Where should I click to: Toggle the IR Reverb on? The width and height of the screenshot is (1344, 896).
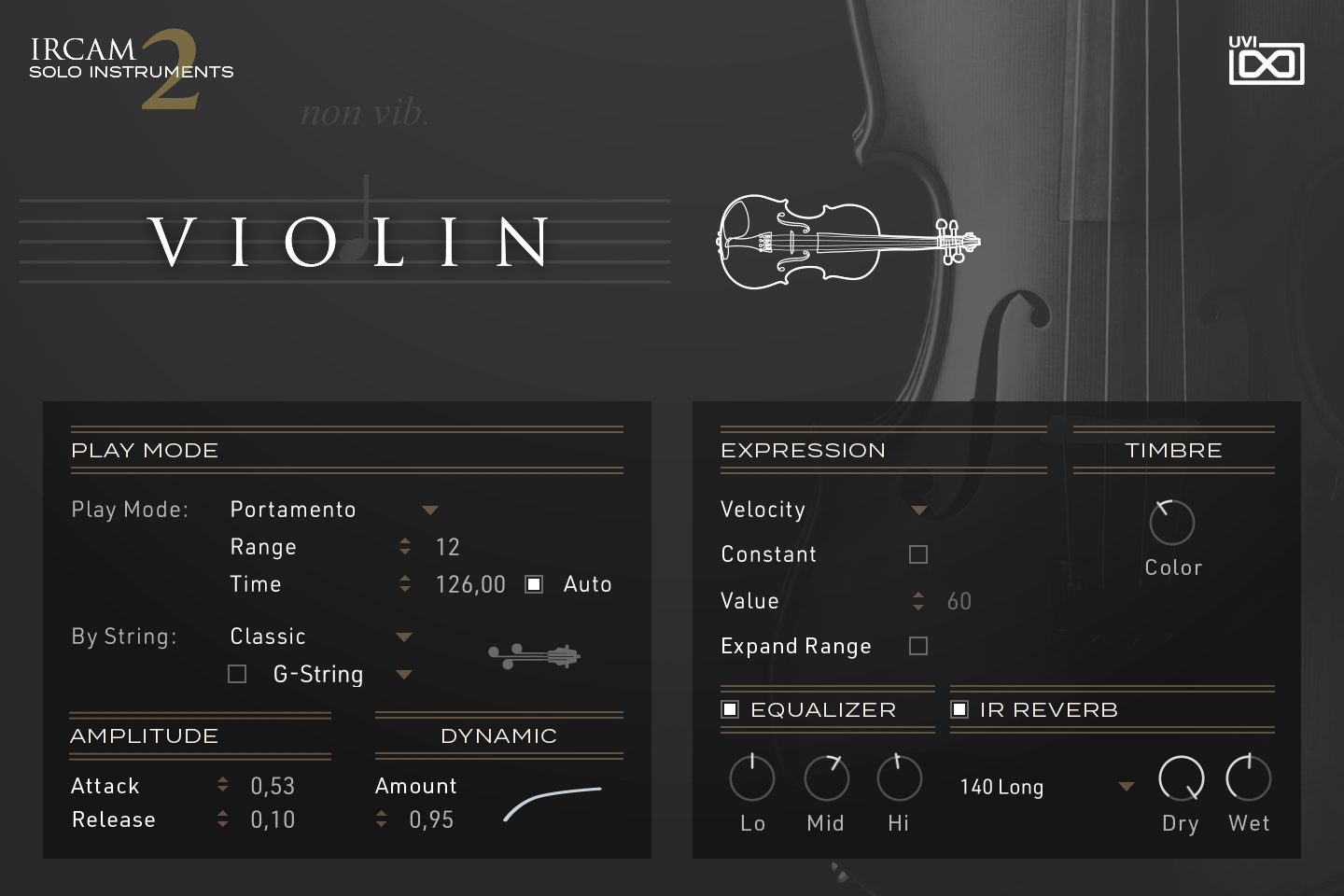pos(959,709)
